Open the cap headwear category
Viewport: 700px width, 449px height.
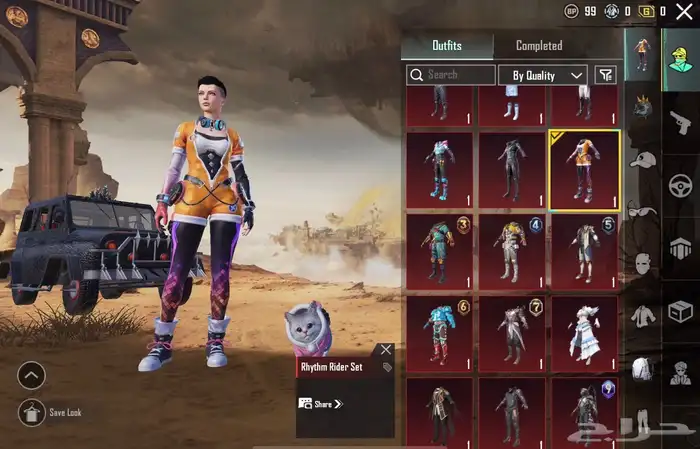[643, 160]
